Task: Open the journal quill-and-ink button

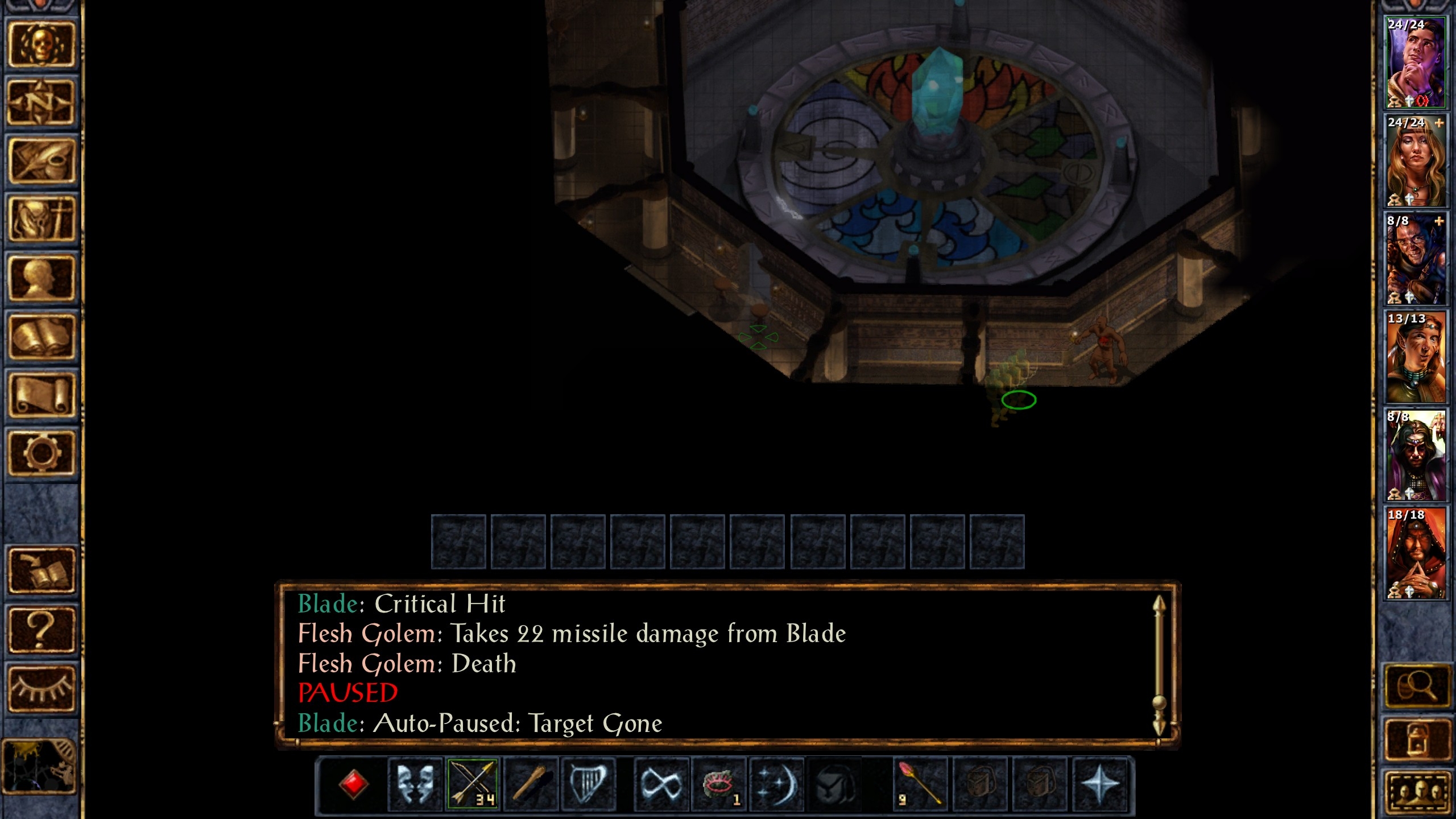Action: pos(41,161)
